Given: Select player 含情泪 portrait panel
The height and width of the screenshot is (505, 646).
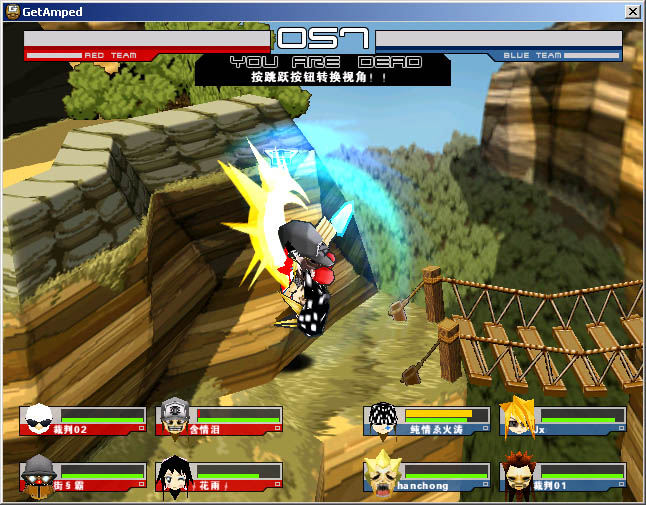Looking at the screenshot, I should coord(220,420).
